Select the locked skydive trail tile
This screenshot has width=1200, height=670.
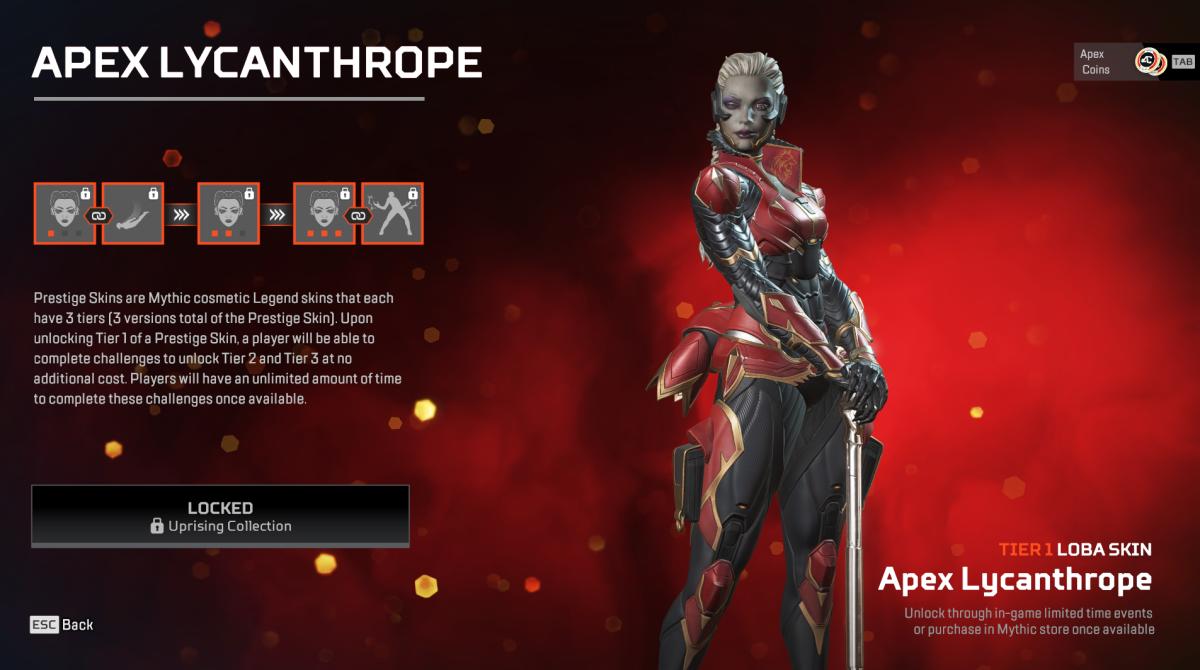(x=133, y=213)
